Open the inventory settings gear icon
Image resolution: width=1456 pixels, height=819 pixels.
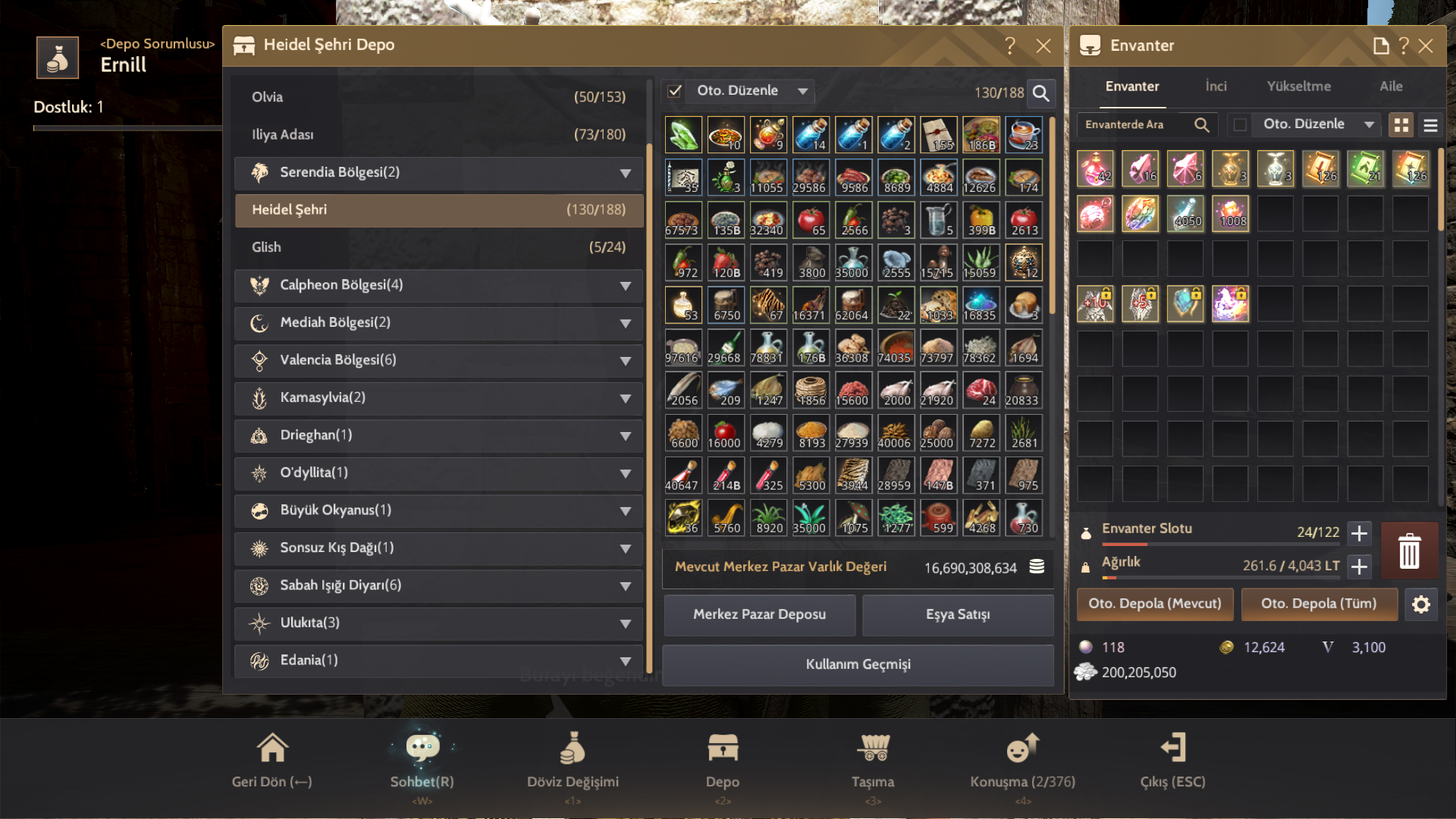(x=1422, y=604)
